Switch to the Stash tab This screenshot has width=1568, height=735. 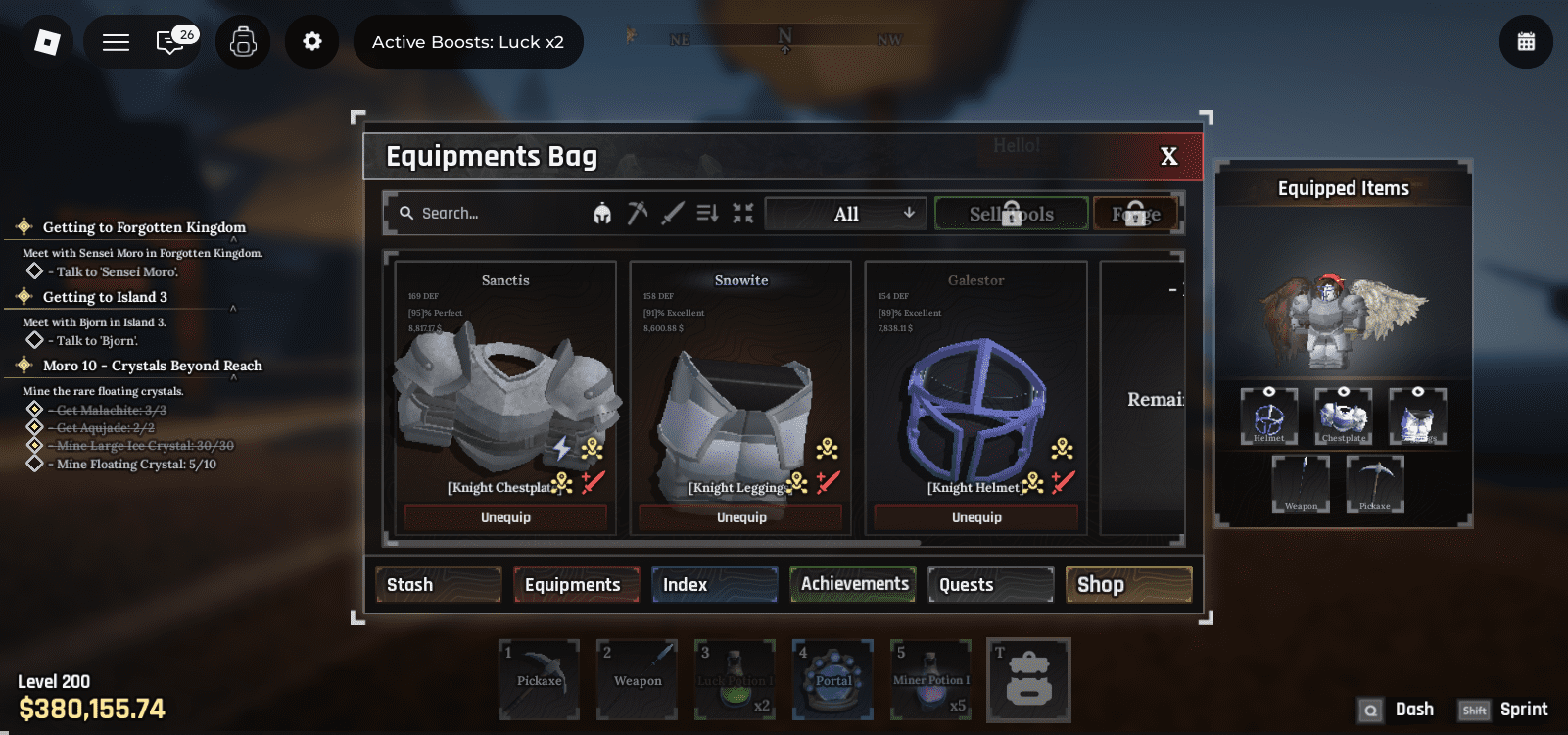[438, 585]
